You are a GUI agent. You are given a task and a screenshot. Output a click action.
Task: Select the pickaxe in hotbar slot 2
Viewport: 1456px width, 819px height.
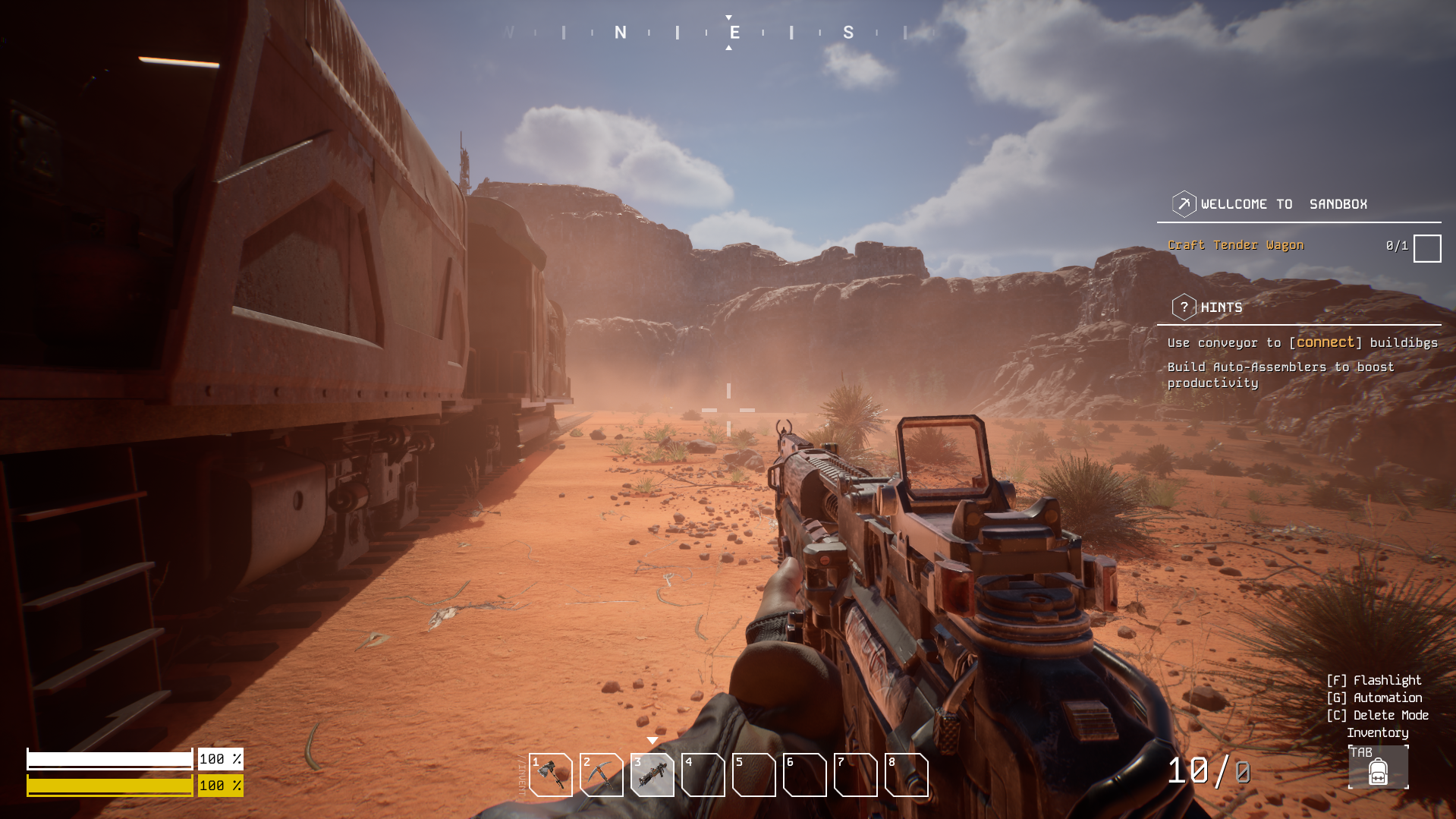pos(601,774)
